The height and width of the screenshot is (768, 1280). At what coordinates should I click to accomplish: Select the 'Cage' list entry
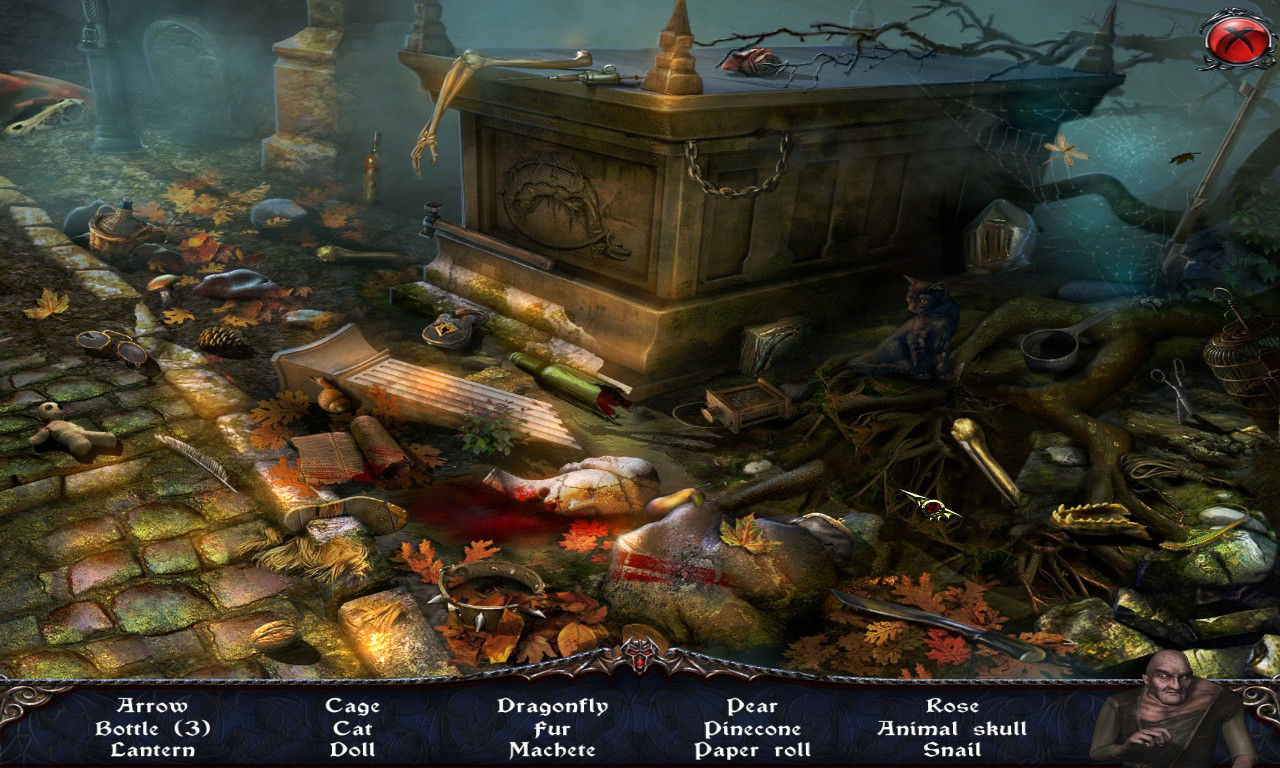352,706
